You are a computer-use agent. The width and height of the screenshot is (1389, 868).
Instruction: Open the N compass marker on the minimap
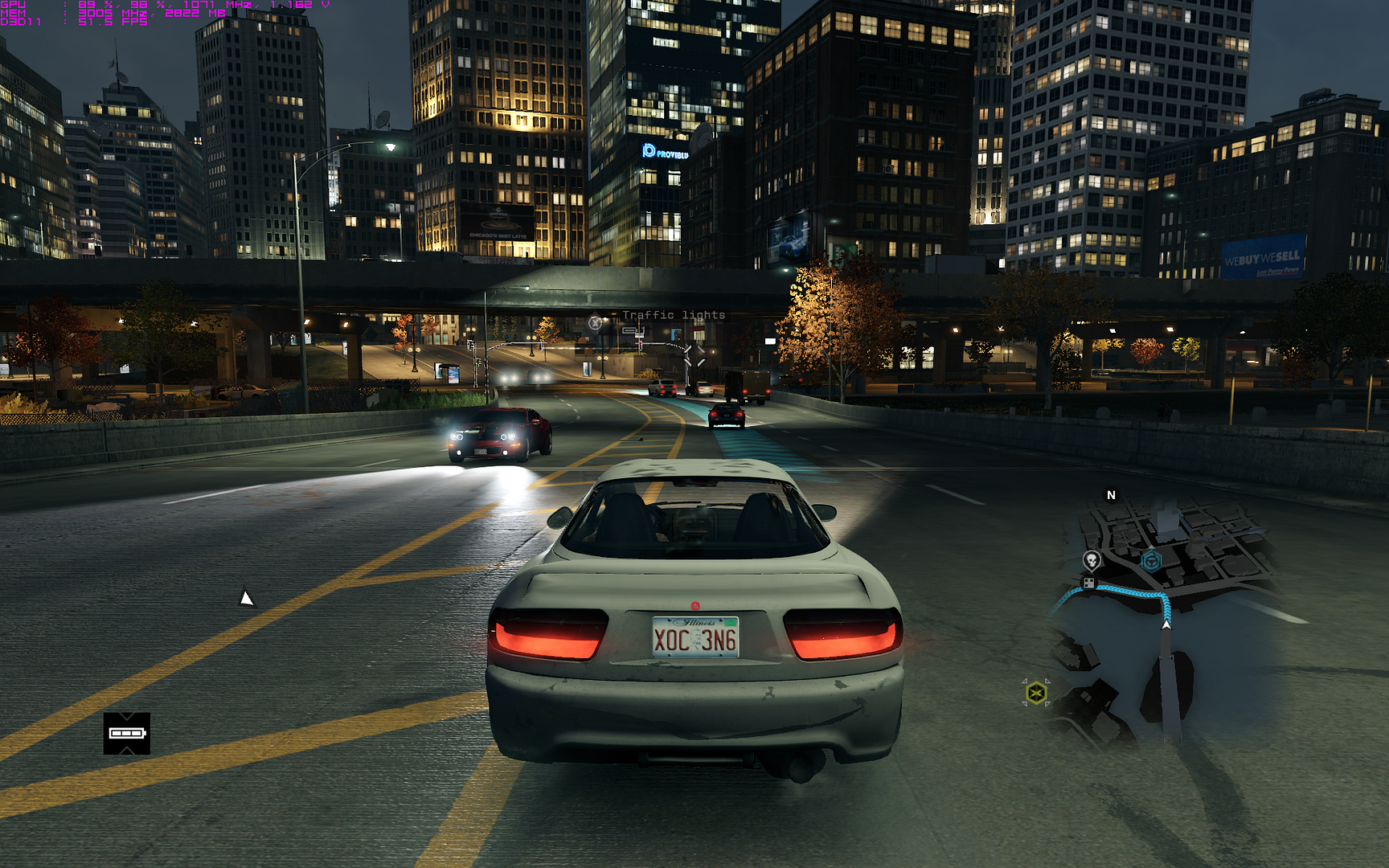pos(1111,494)
